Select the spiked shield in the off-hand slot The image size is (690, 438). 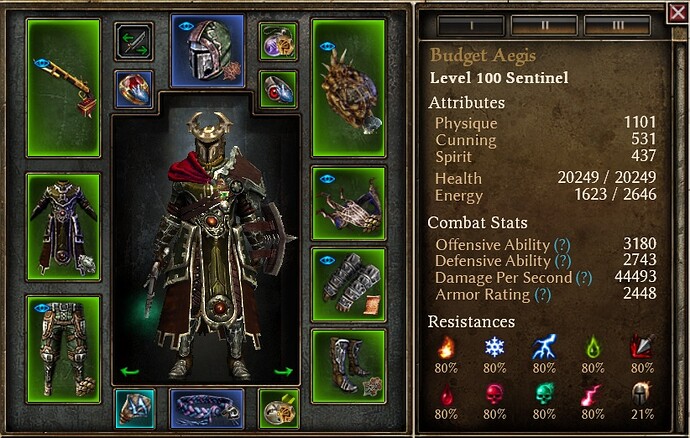point(349,88)
